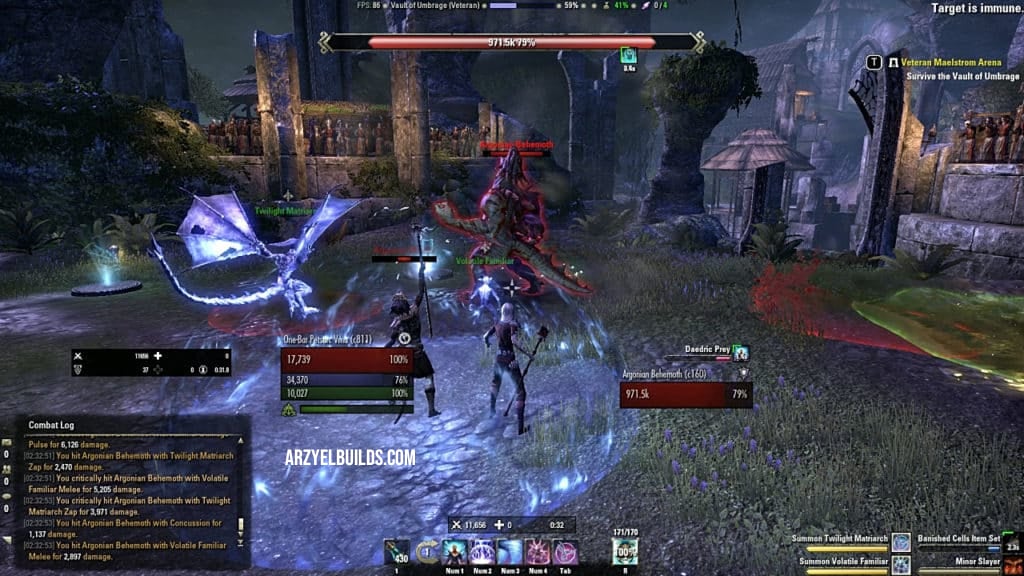Use the quickslot potion with 430 count
Viewport: 1024px width, 576px height.
[x=396, y=551]
